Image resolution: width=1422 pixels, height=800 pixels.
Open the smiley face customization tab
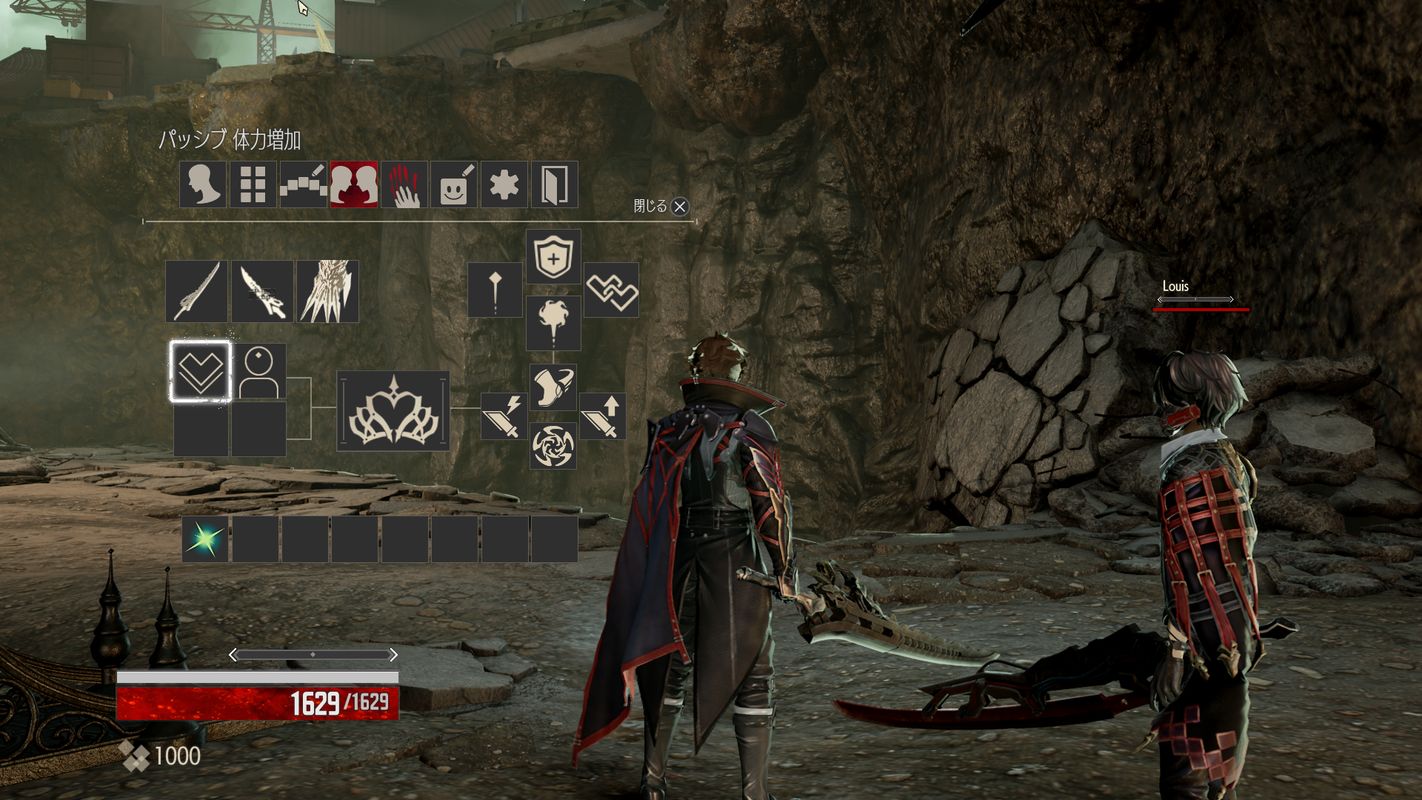[x=453, y=184]
